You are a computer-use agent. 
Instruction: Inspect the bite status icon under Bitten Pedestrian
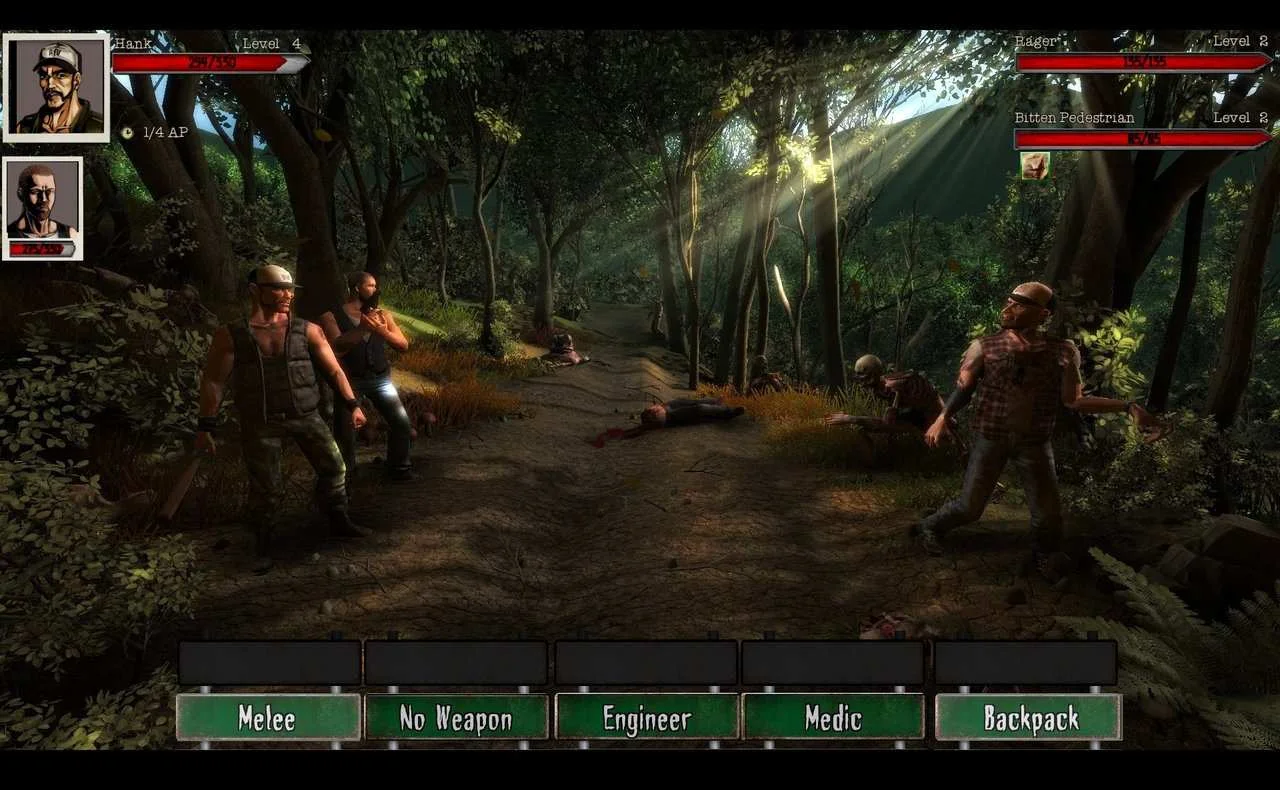point(1035,166)
